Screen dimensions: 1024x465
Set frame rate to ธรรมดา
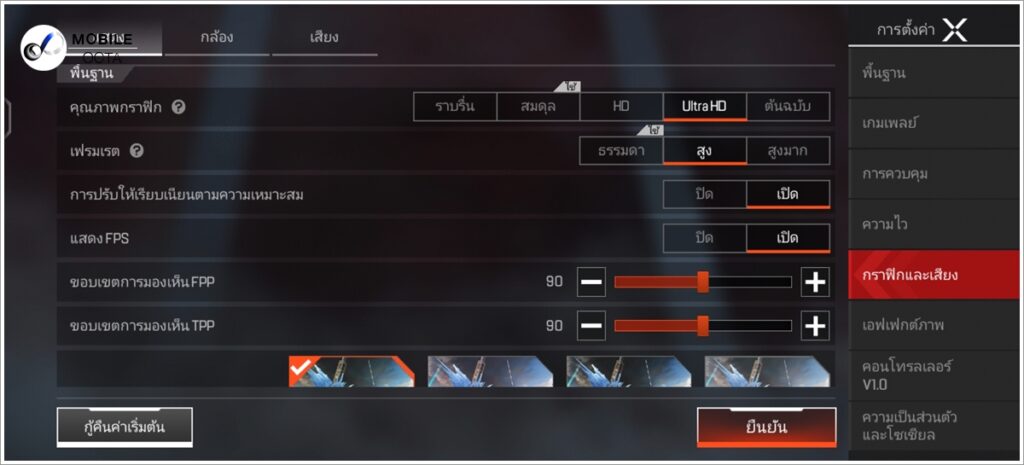click(621, 151)
